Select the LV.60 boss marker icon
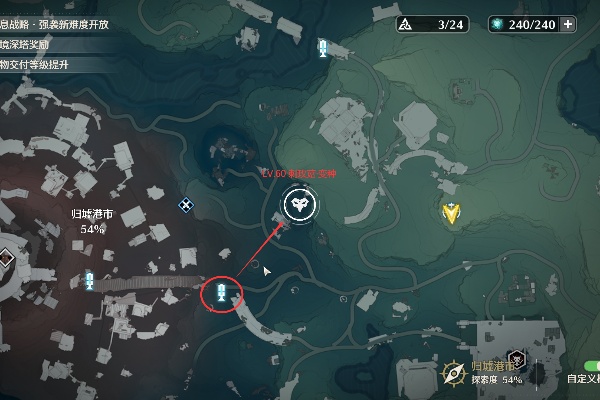The width and height of the screenshot is (600, 400). click(297, 205)
